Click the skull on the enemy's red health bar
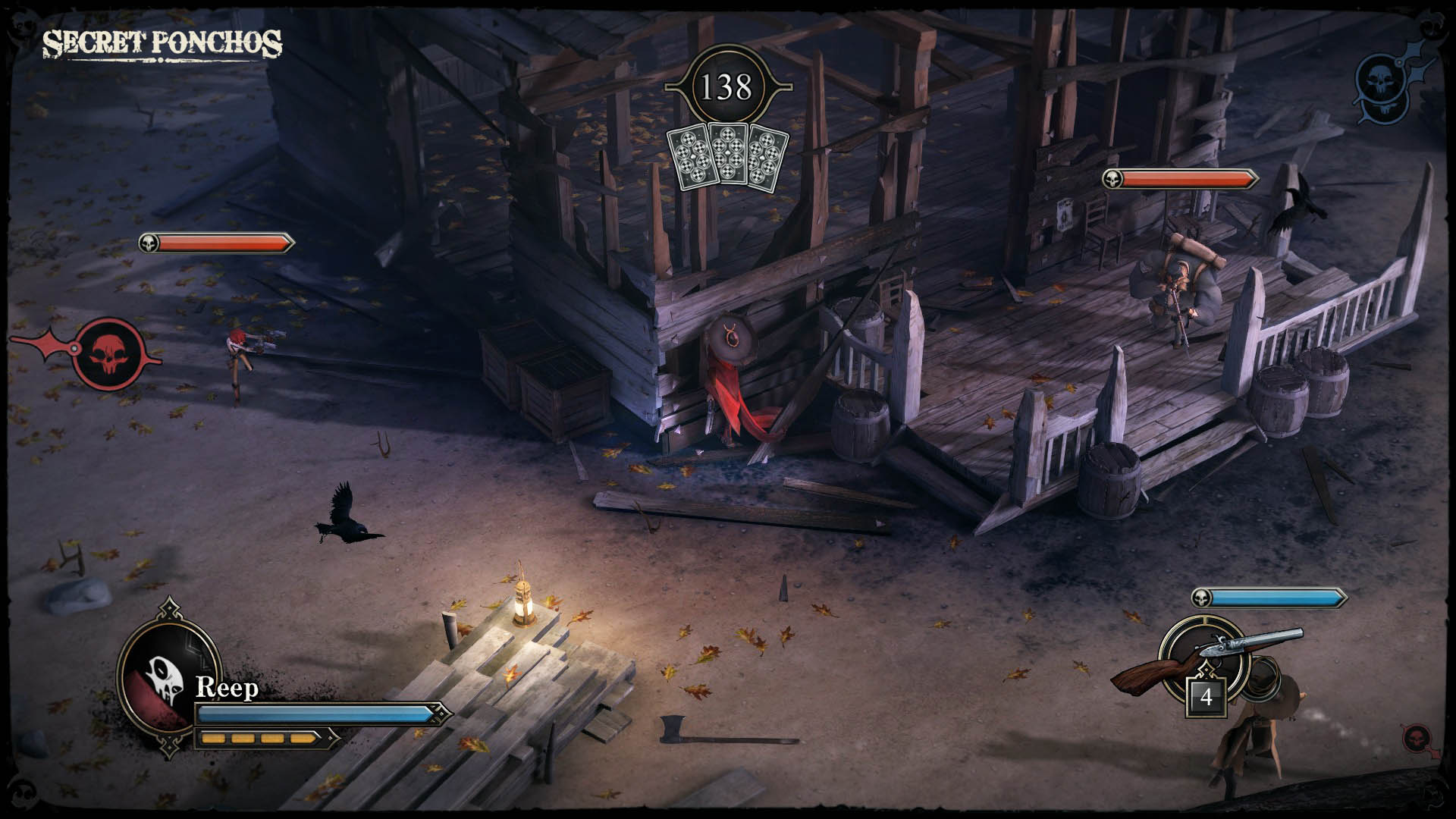The image size is (1456, 819). click(1114, 180)
